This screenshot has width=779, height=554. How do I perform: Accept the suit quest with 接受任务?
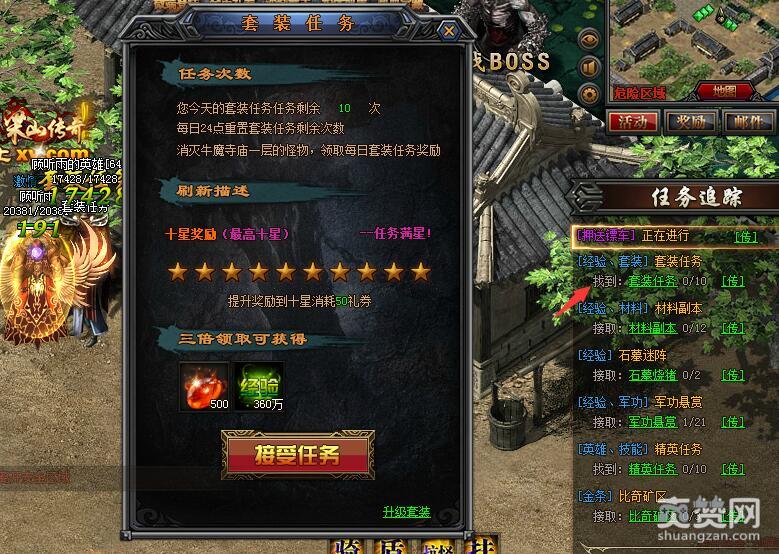[x=299, y=456]
